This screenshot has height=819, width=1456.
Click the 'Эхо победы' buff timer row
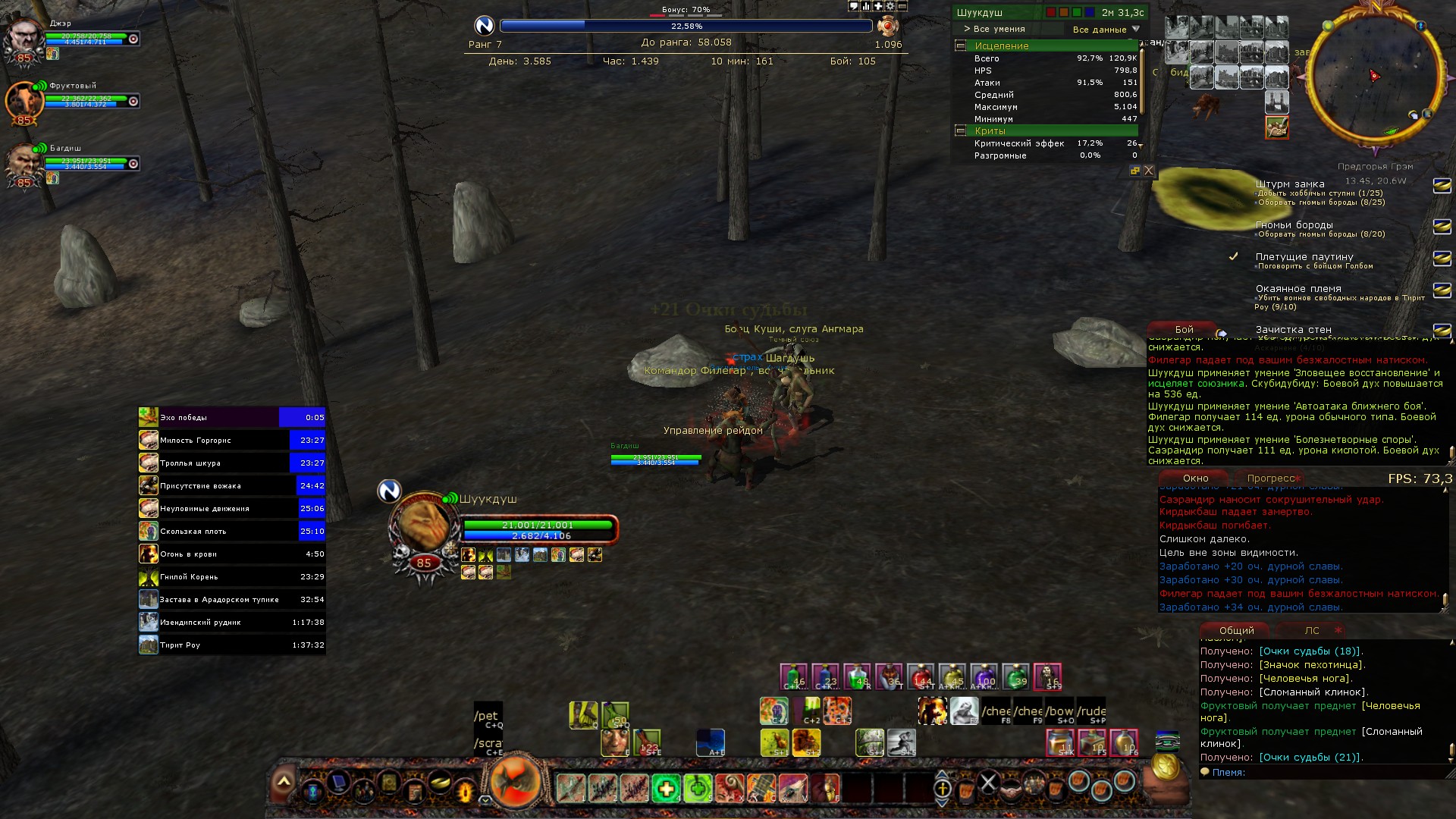[x=231, y=418]
